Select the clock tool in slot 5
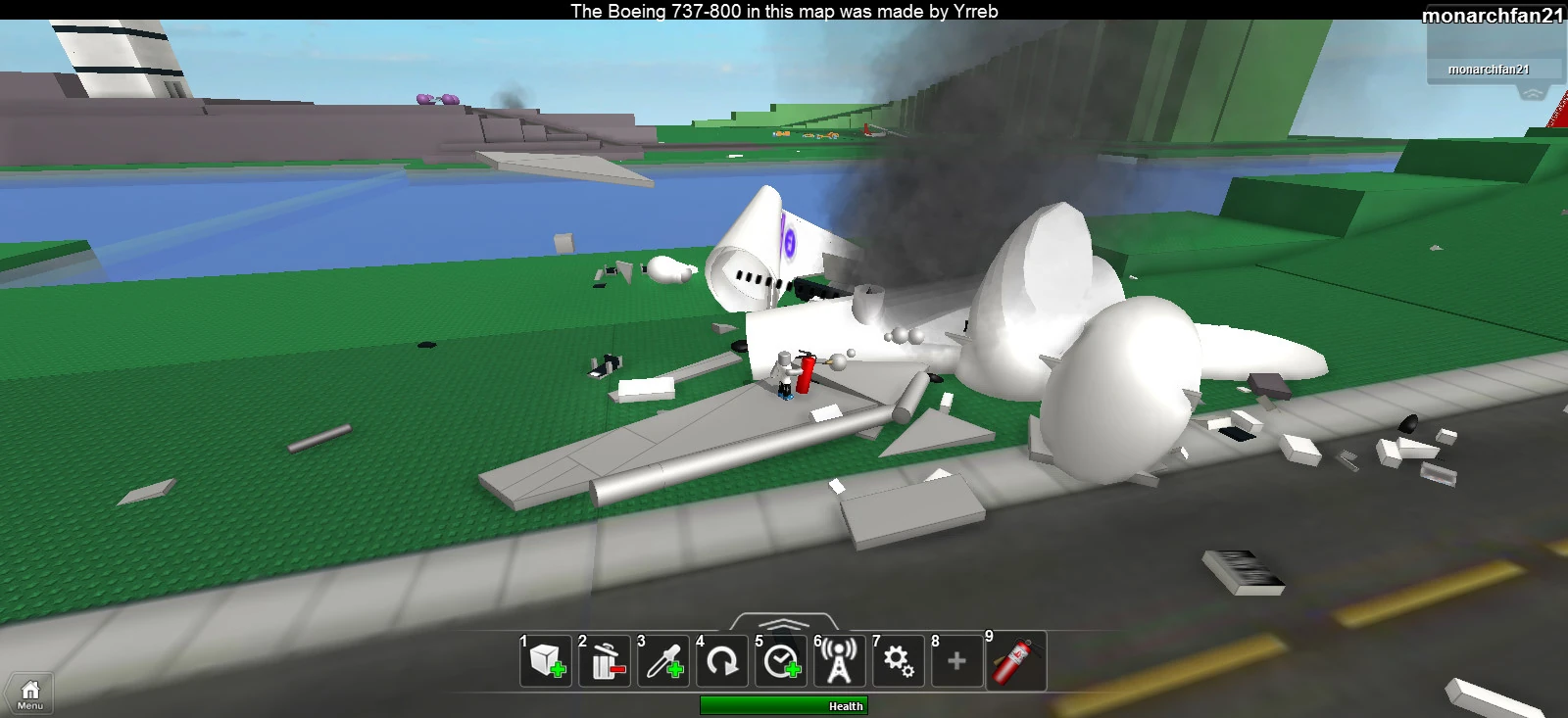Image resolution: width=1568 pixels, height=718 pixels. [x=780, y=662]
